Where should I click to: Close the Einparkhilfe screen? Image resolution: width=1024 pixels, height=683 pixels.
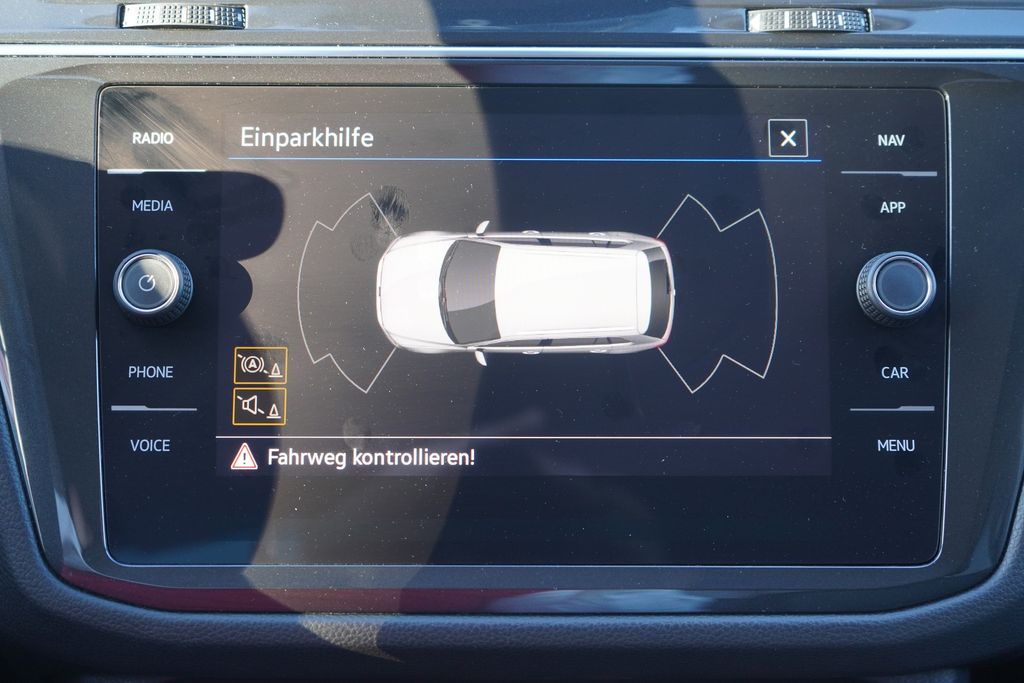(x=788, y=139)
